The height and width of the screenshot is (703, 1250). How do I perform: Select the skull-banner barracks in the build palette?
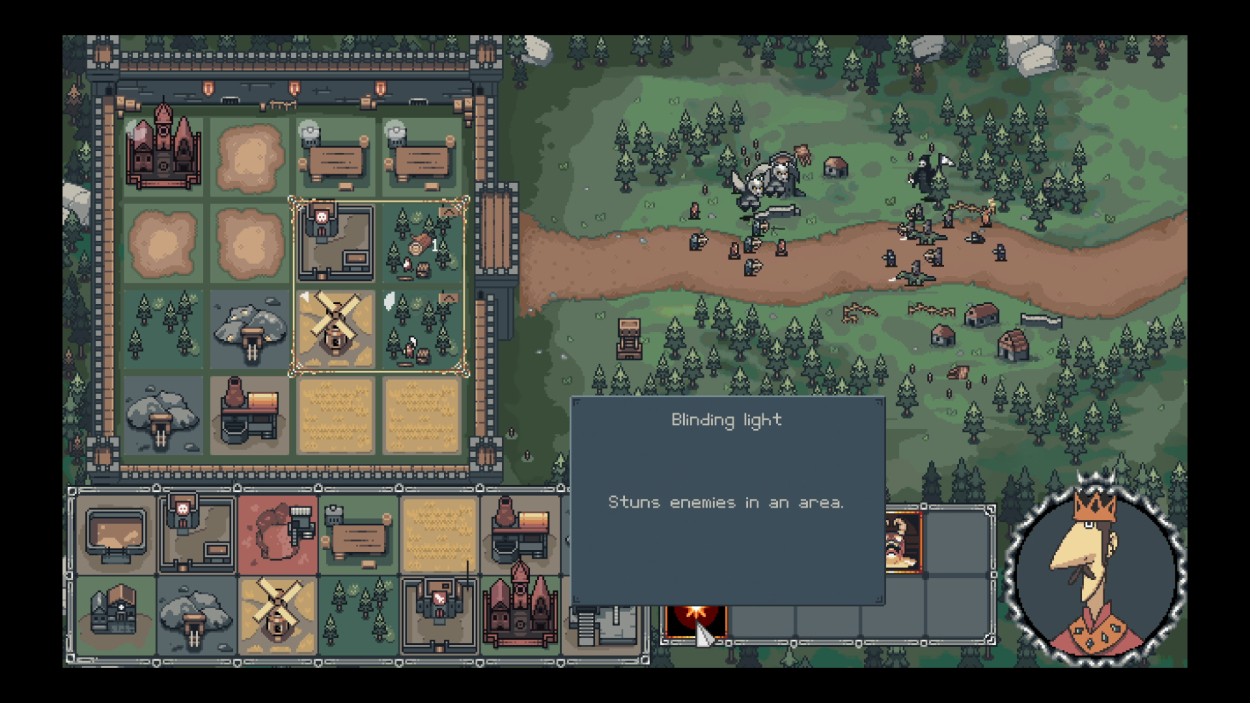(x=197, y=535)
